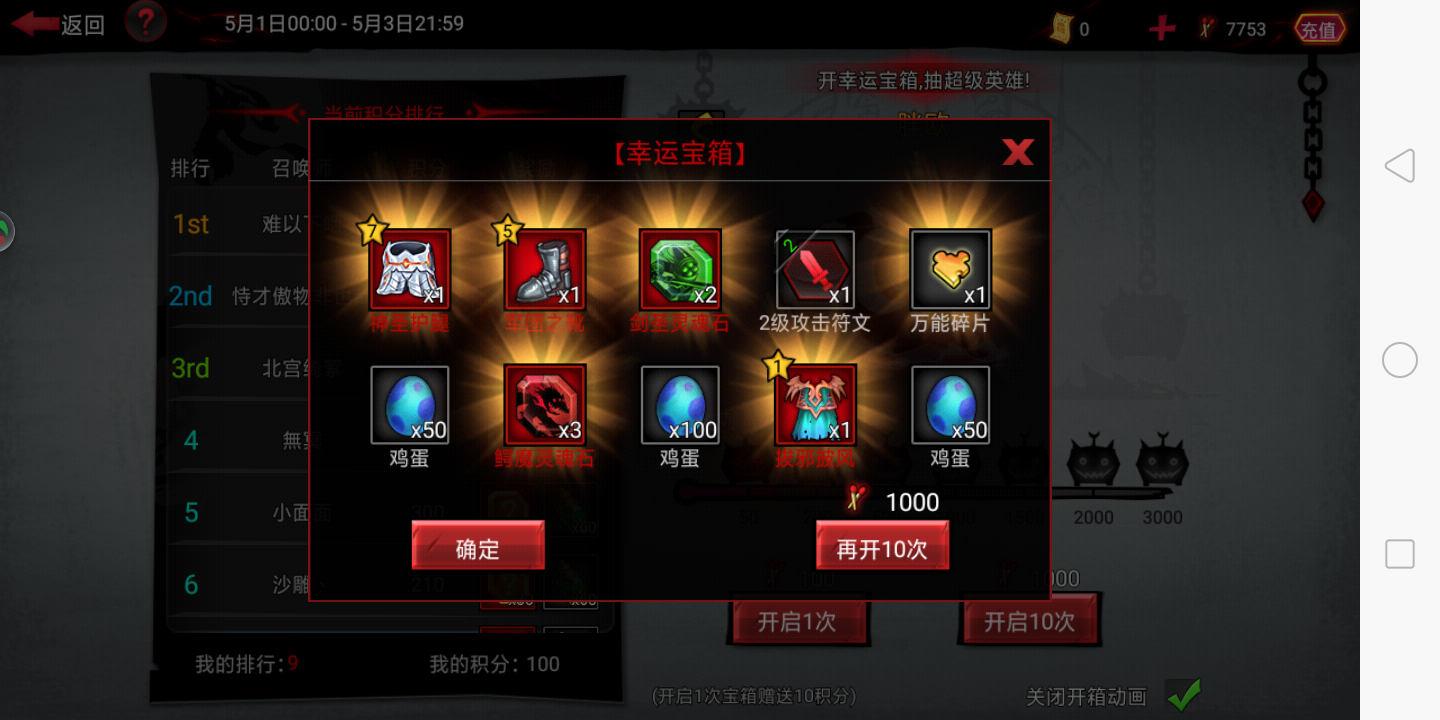Close the 幸运宝箱 popup with the X
Viewport: 1440px width, 720px height.
pyautogui.click(x=1017, y=152)
